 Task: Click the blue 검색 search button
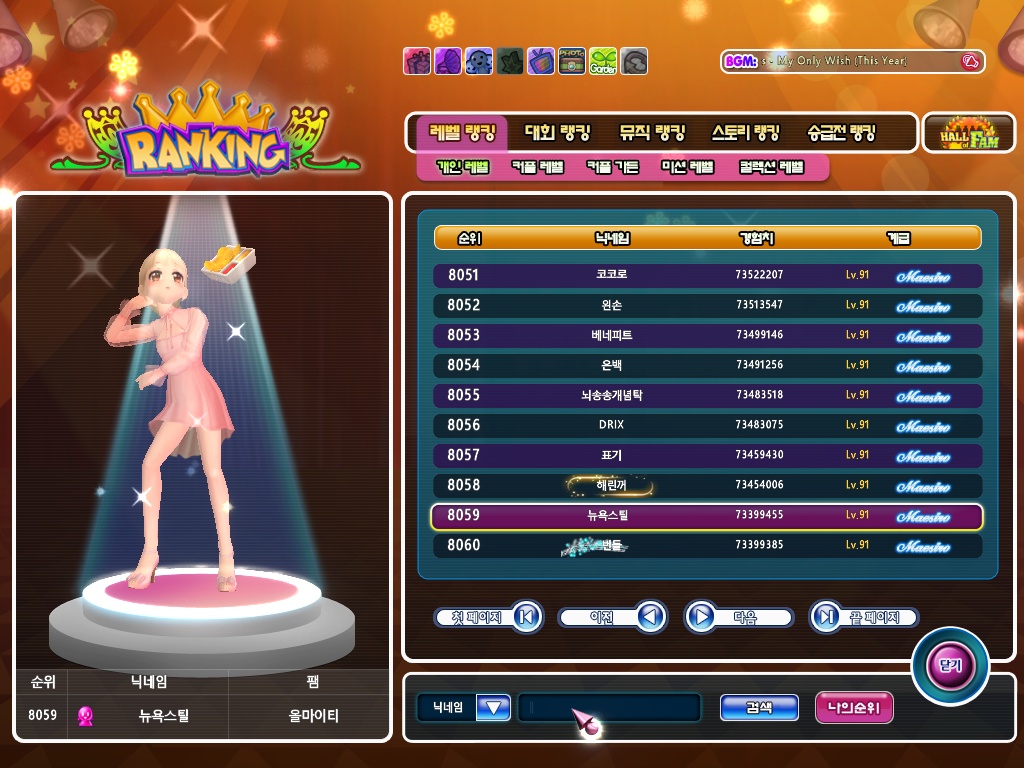pyautogui.click(x=759, y=708)
